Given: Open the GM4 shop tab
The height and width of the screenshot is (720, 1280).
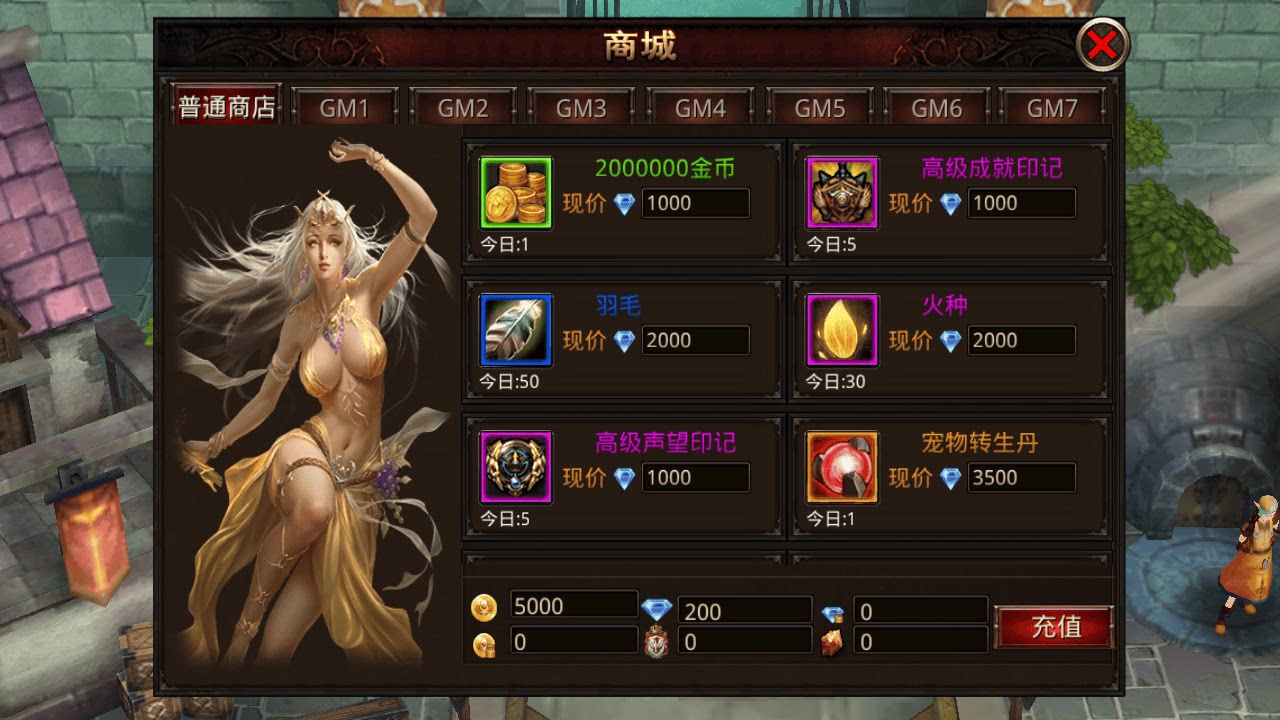Looking at the screenshot, I should tap(700, 108).
